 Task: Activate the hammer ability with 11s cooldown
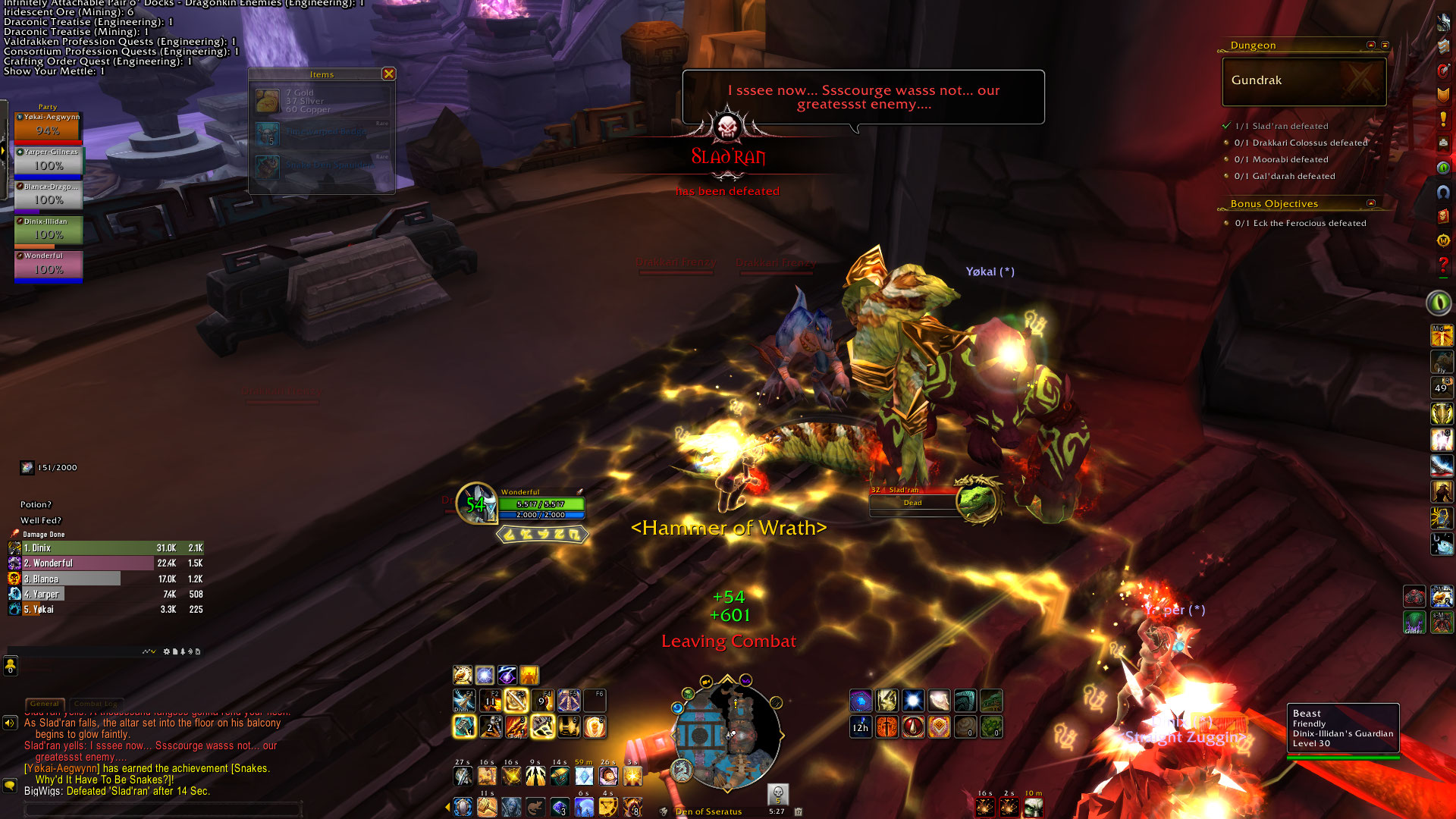(487, 807)
